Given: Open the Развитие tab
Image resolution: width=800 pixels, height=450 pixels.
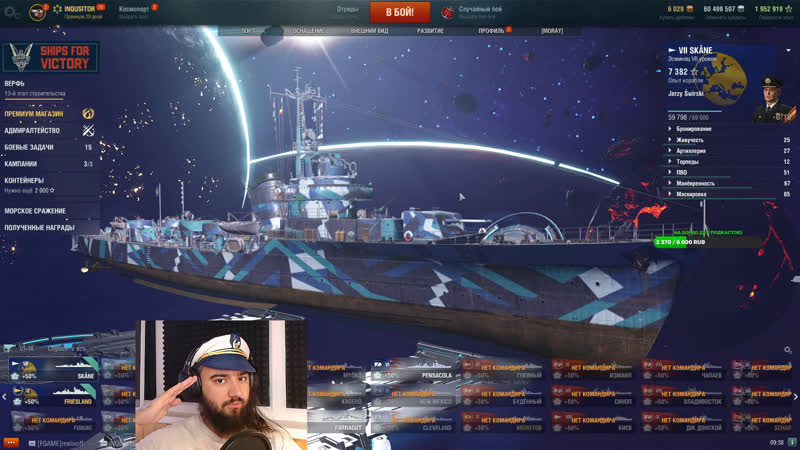Looking at the screenshot, I should (x=431, y=31).
